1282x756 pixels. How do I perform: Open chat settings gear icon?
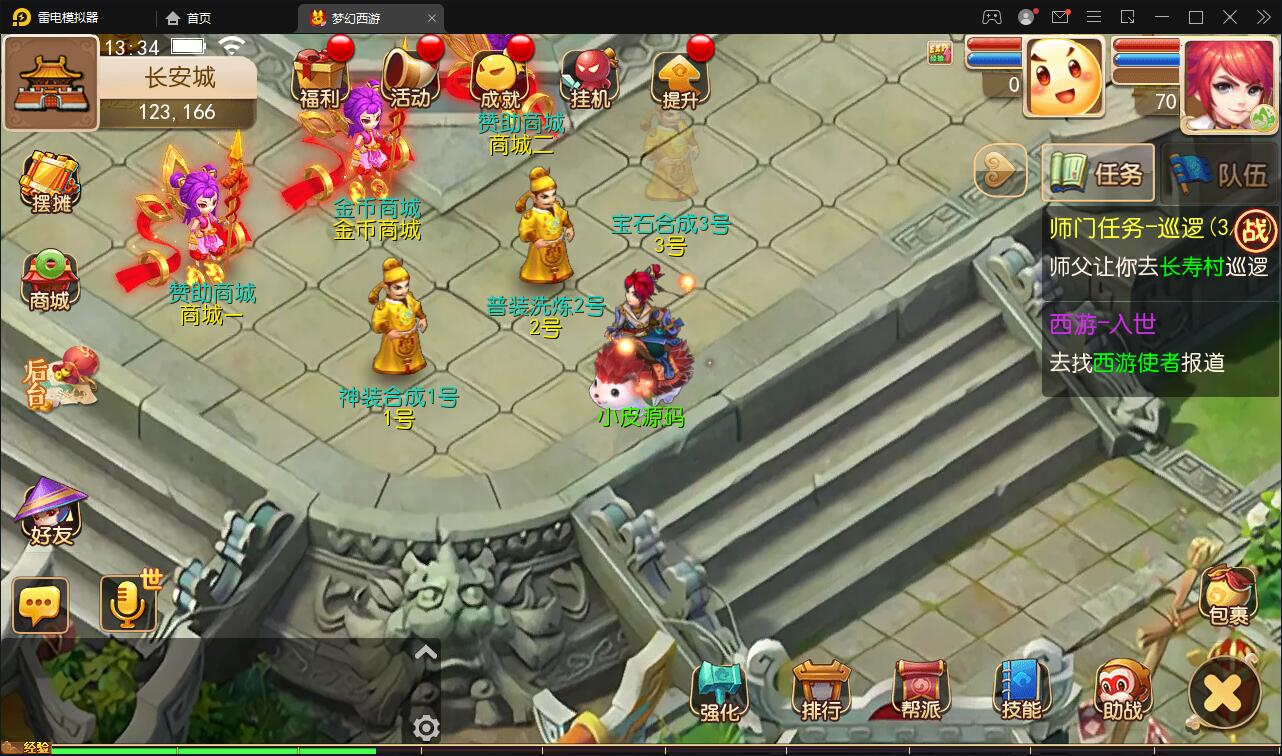pos(426,728)
